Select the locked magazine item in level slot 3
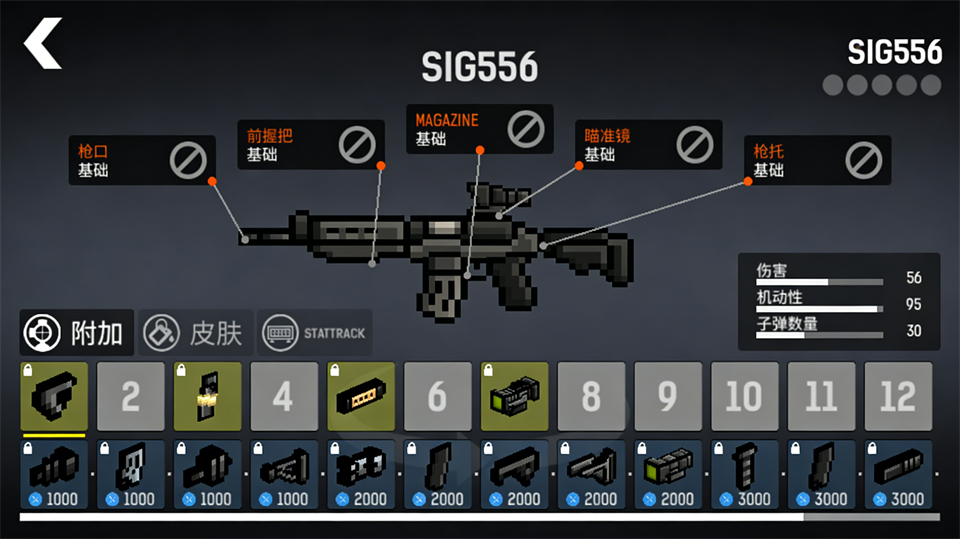960x539 pixels. point(207,396)
